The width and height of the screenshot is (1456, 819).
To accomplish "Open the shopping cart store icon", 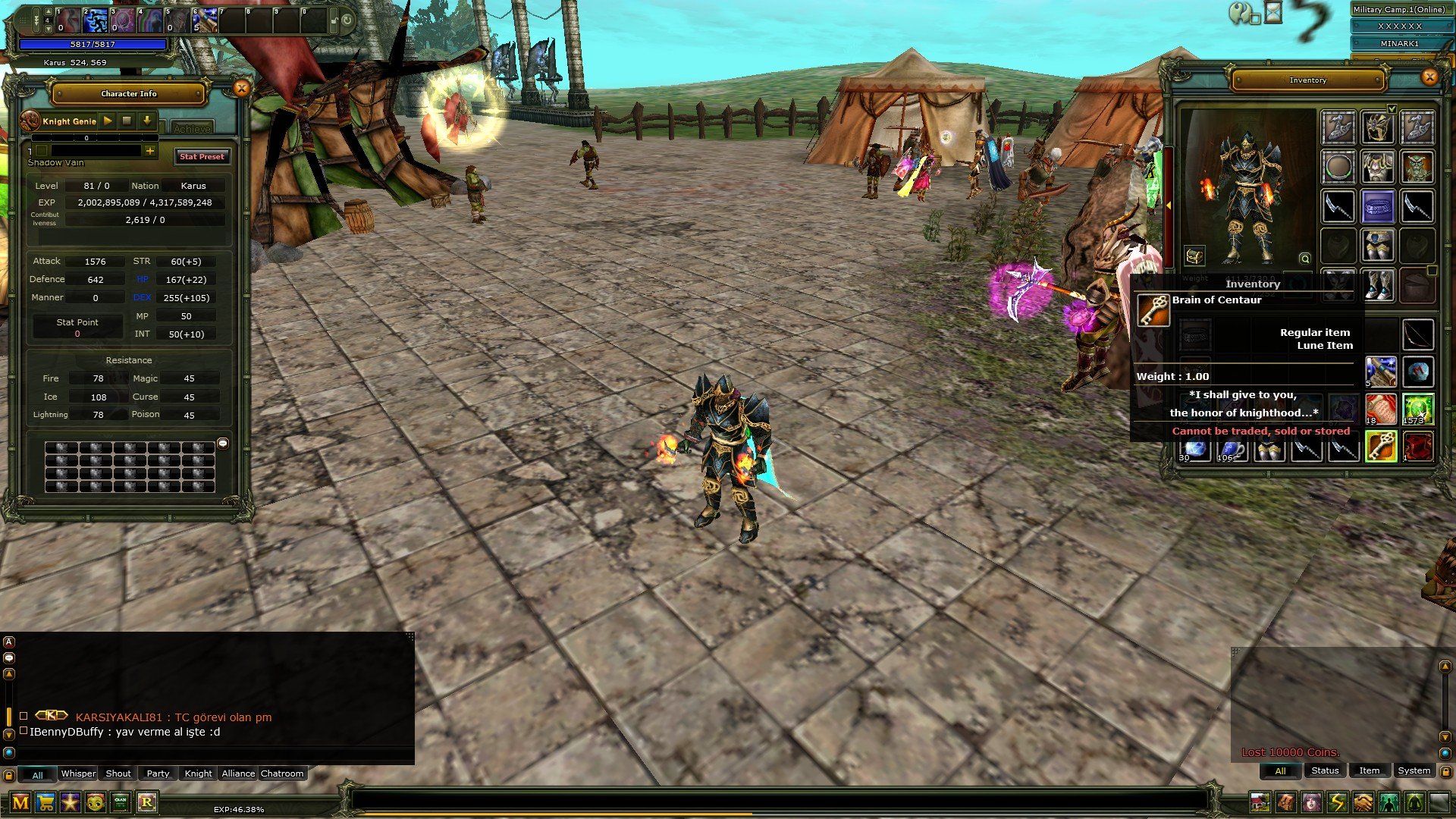I will point(45,802).
